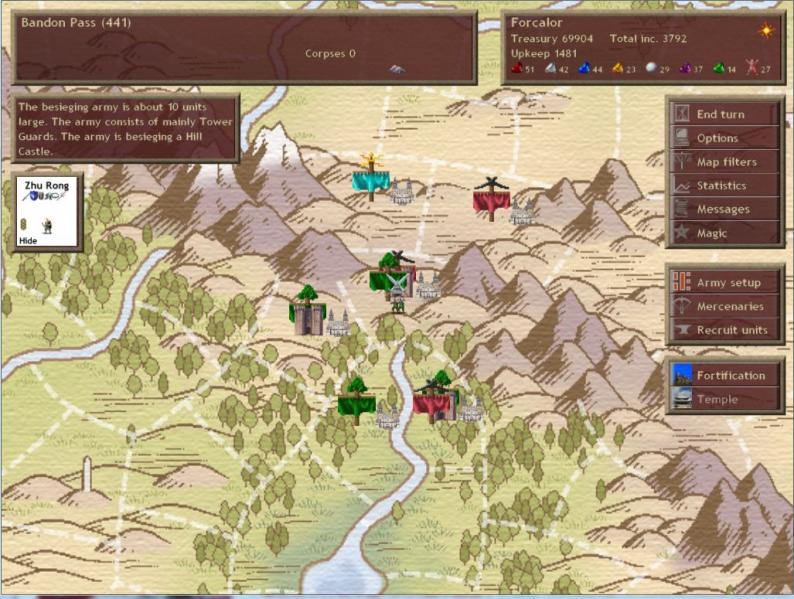794x599 pixels.
Task: Open the Magic menu
Action: 724,233
